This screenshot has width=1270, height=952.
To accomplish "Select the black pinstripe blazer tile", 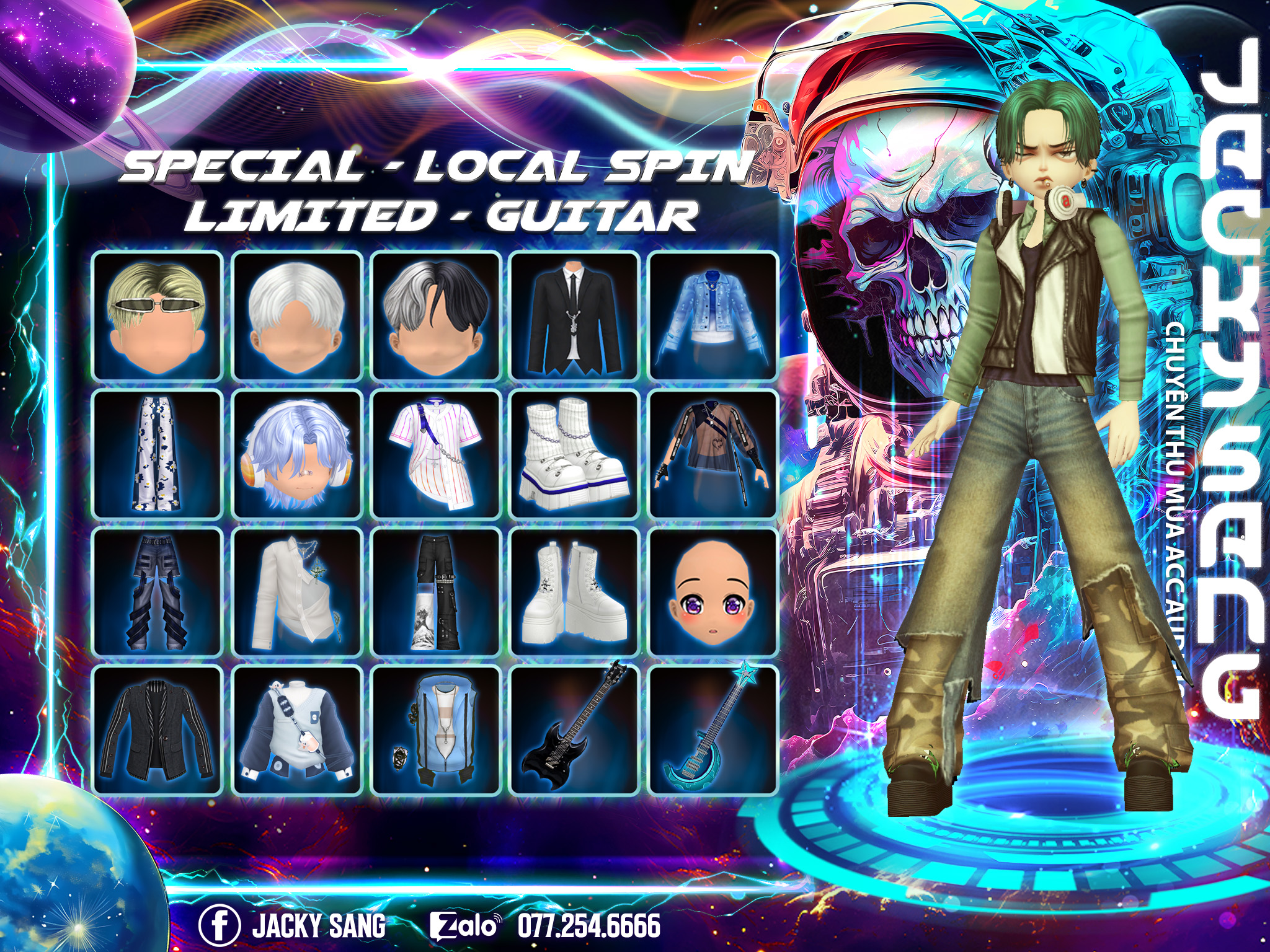I will pos(158,730).
